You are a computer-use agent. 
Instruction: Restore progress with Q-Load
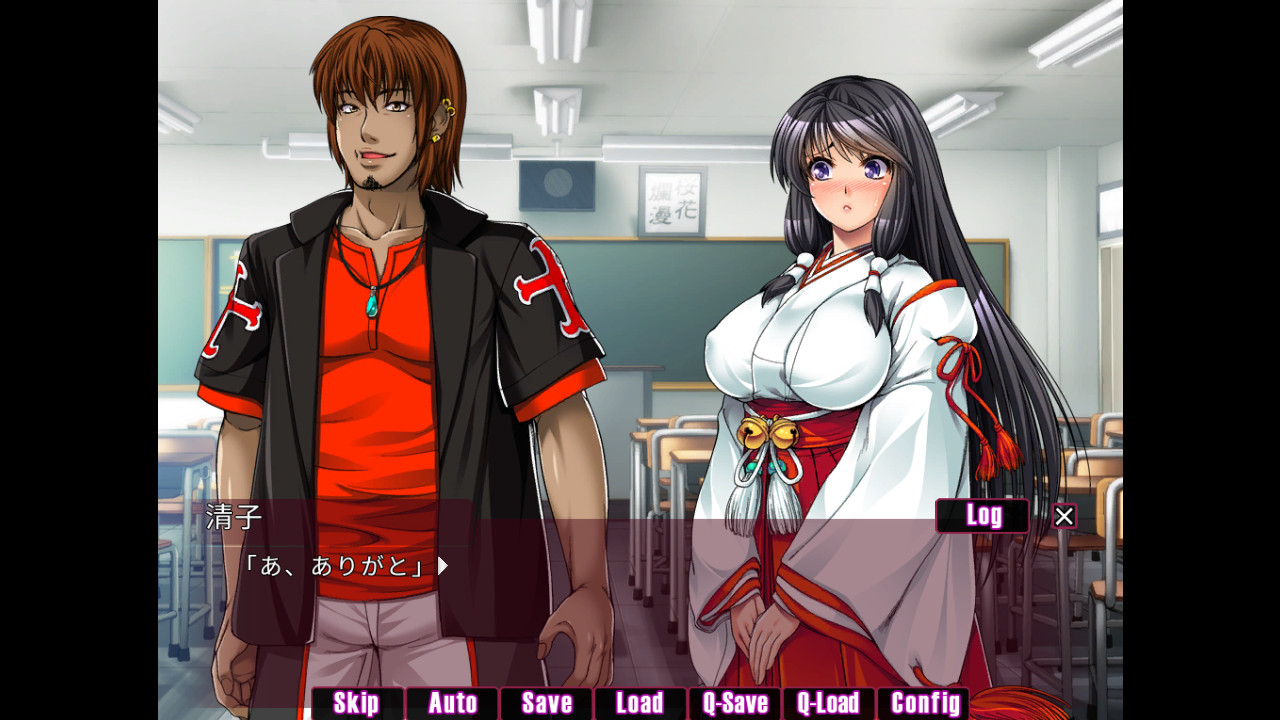[830, 703]
